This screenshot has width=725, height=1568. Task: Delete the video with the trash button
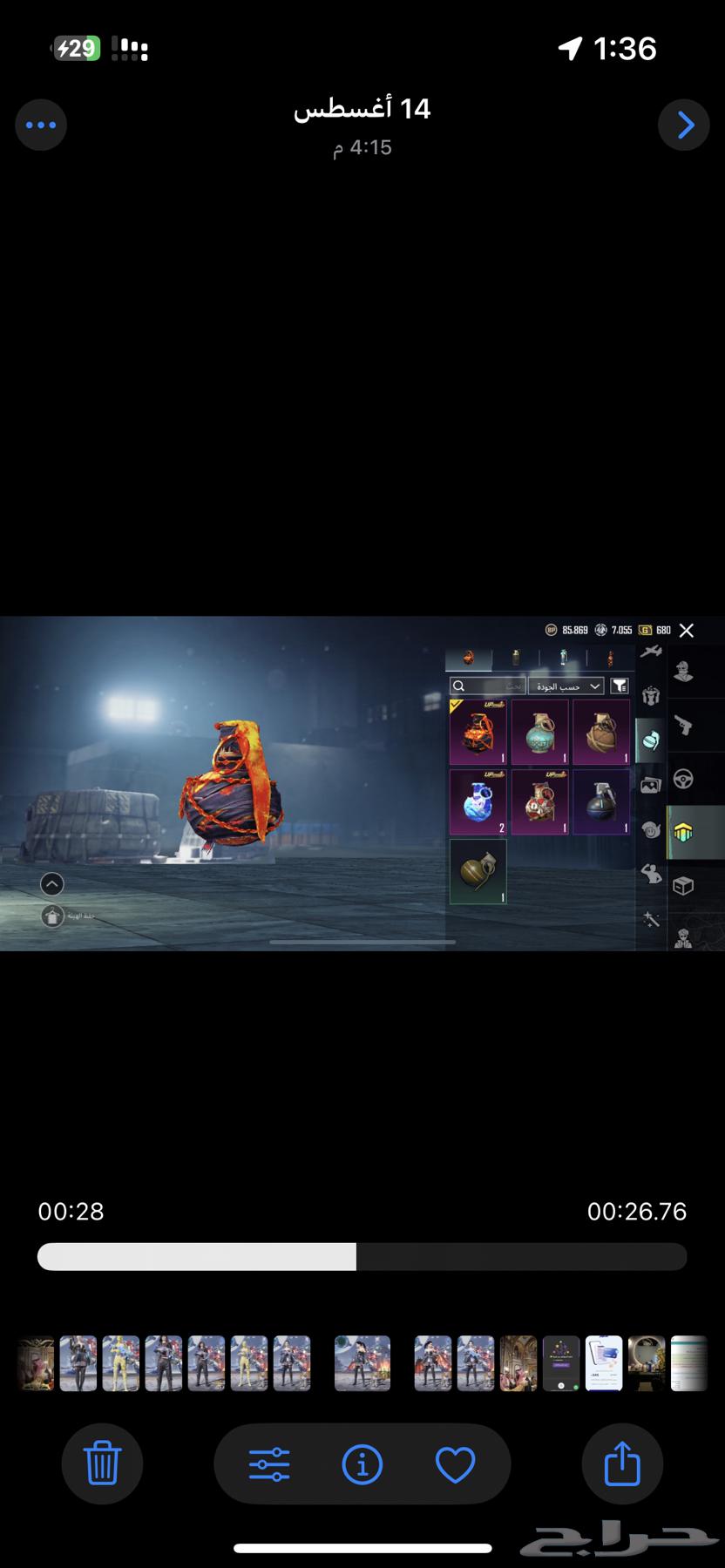(x=102, y=1463)
